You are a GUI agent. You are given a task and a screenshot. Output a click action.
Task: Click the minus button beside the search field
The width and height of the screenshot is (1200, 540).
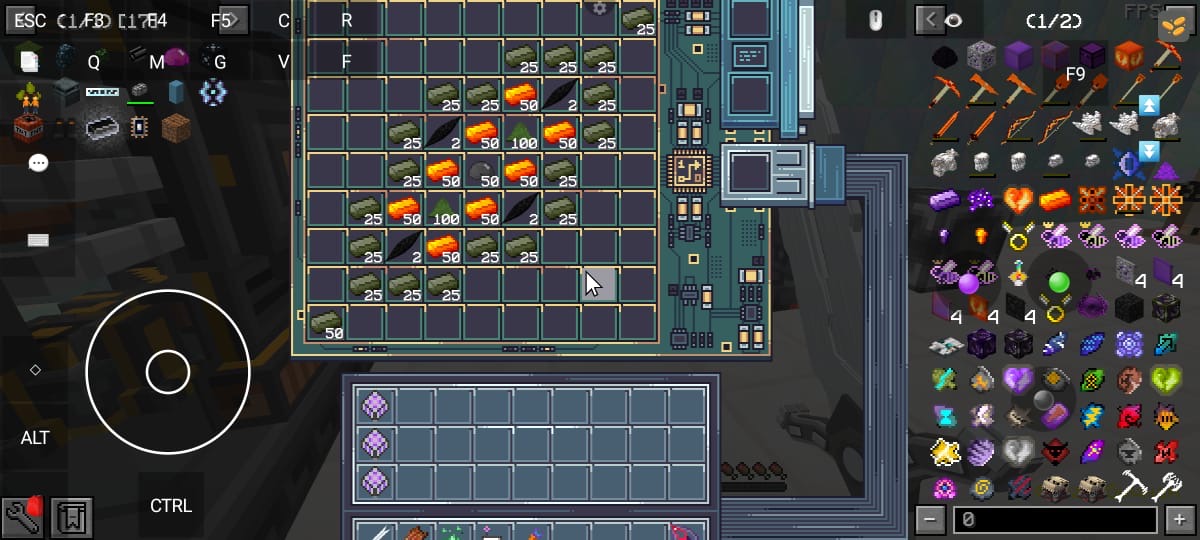pyautogui.click(x=931, y=520)
